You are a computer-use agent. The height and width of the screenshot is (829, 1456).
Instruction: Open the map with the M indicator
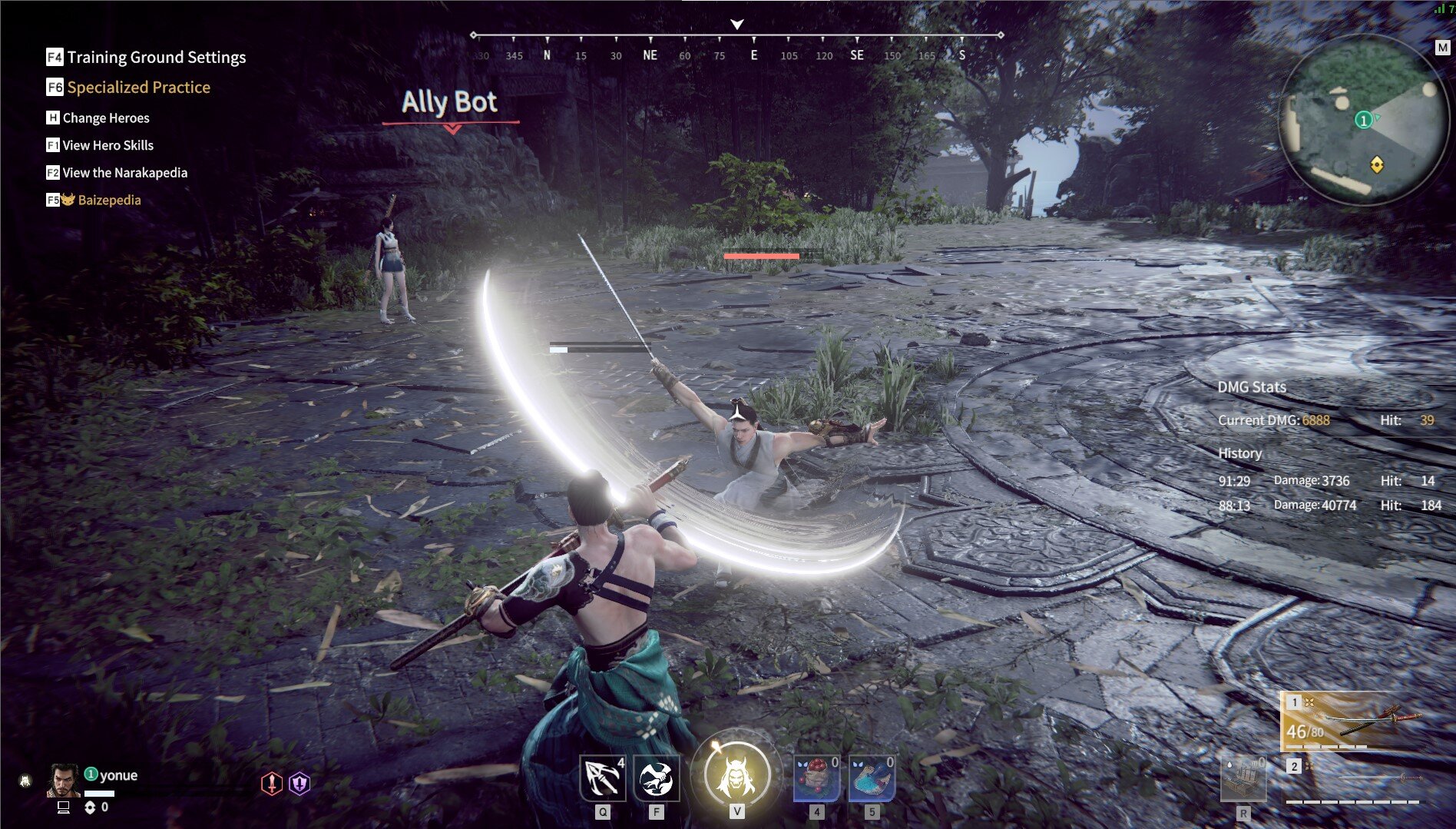coord(1443,47)
